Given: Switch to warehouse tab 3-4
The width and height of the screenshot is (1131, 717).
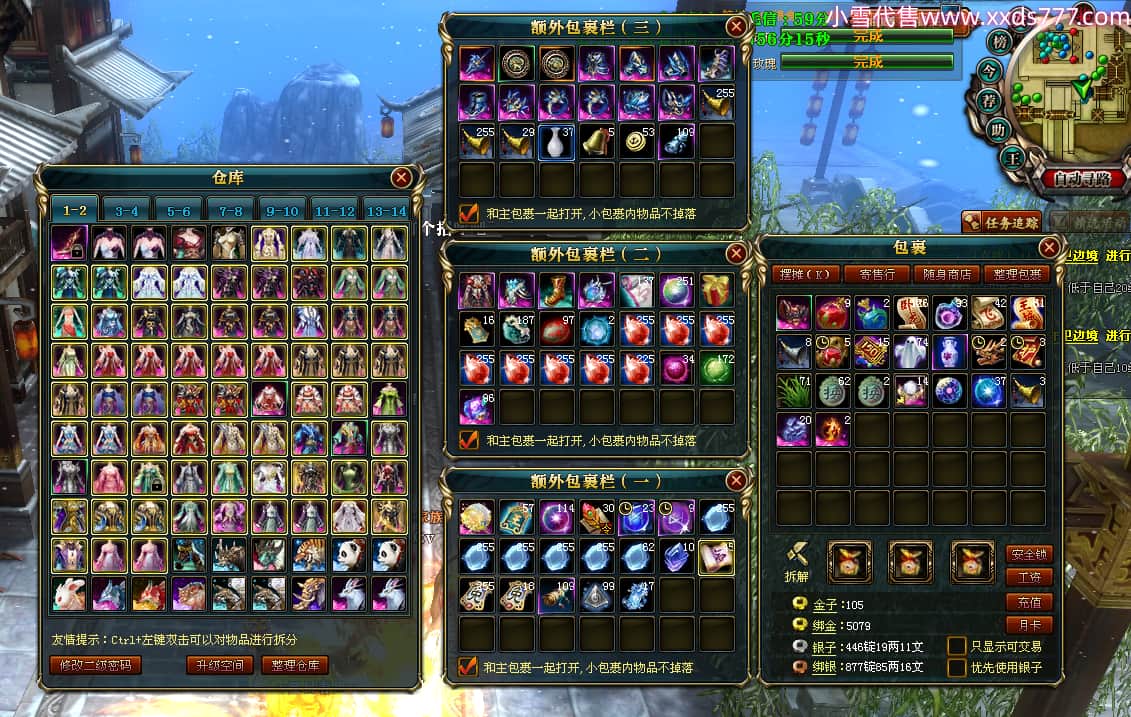Looking at the screenshot, I should (127, 211).
